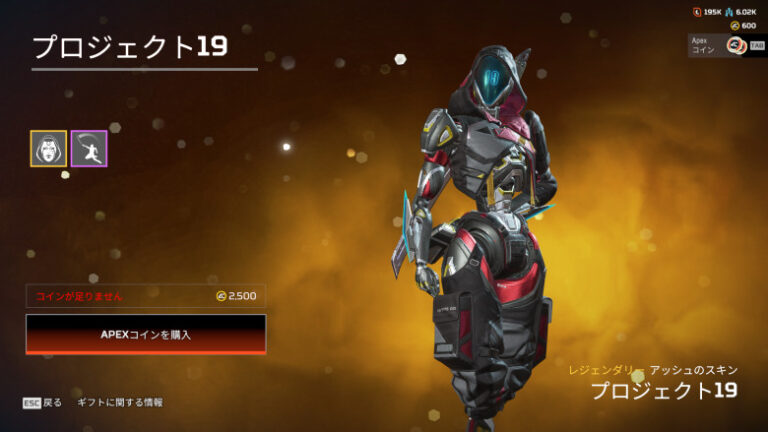
Task: Choose the purple-framed scythe pose thumbnail
Action: click(x=89, y=148)
